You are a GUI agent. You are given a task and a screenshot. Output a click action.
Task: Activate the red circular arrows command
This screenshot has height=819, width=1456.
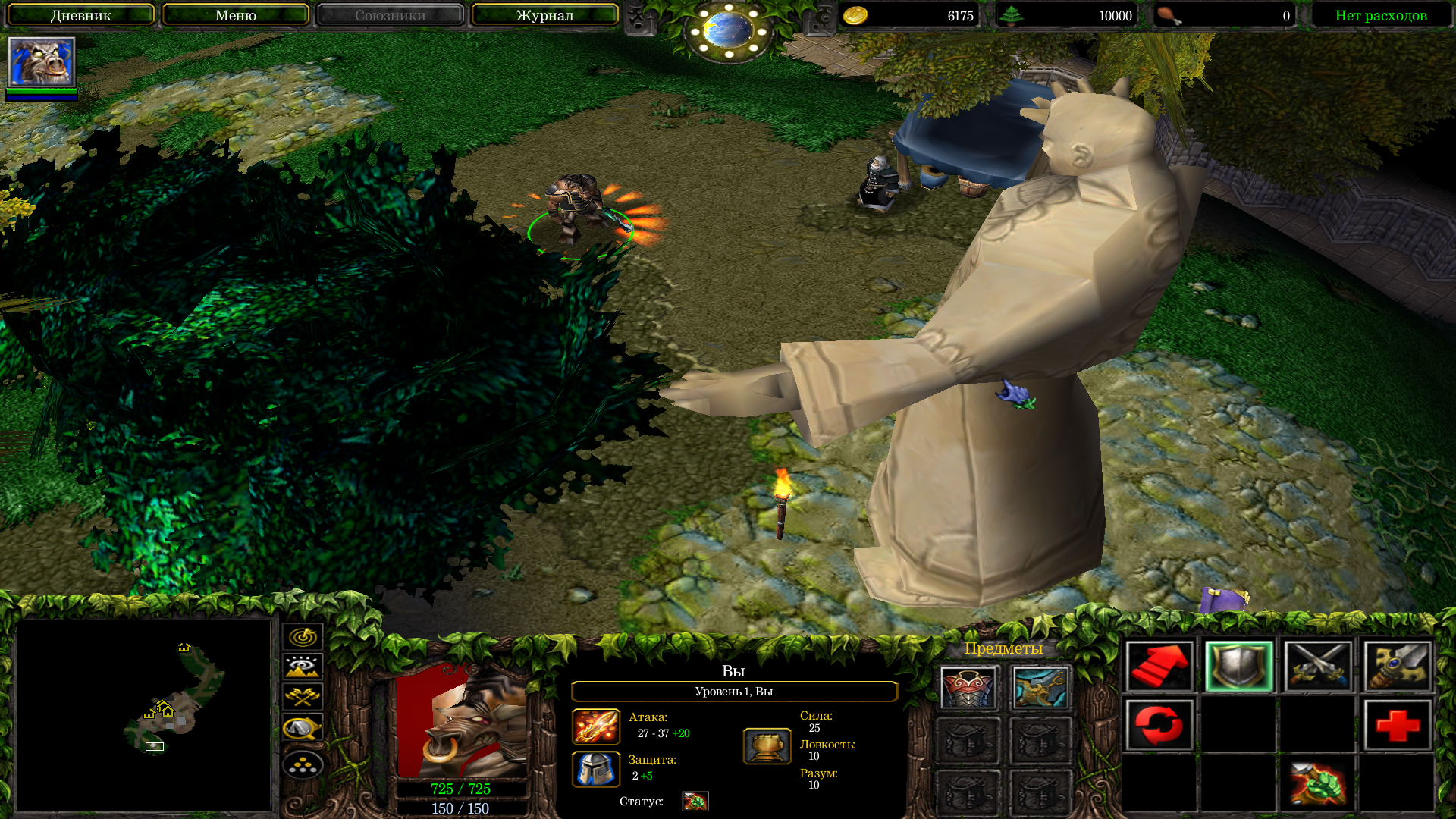pyautogui.click(x=1159, y=725)
